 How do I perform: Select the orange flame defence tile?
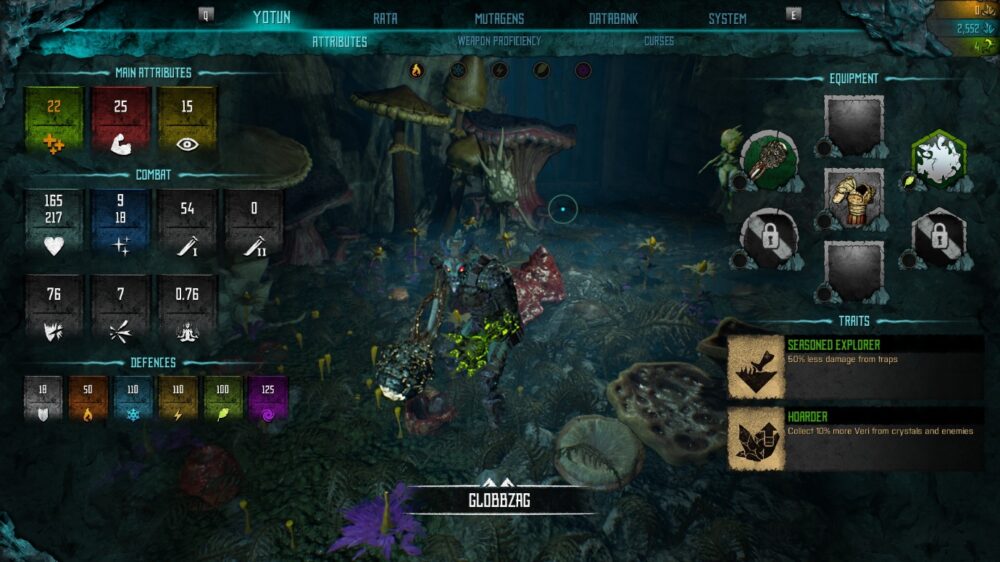pyautogui.click(x=88, y=397)
